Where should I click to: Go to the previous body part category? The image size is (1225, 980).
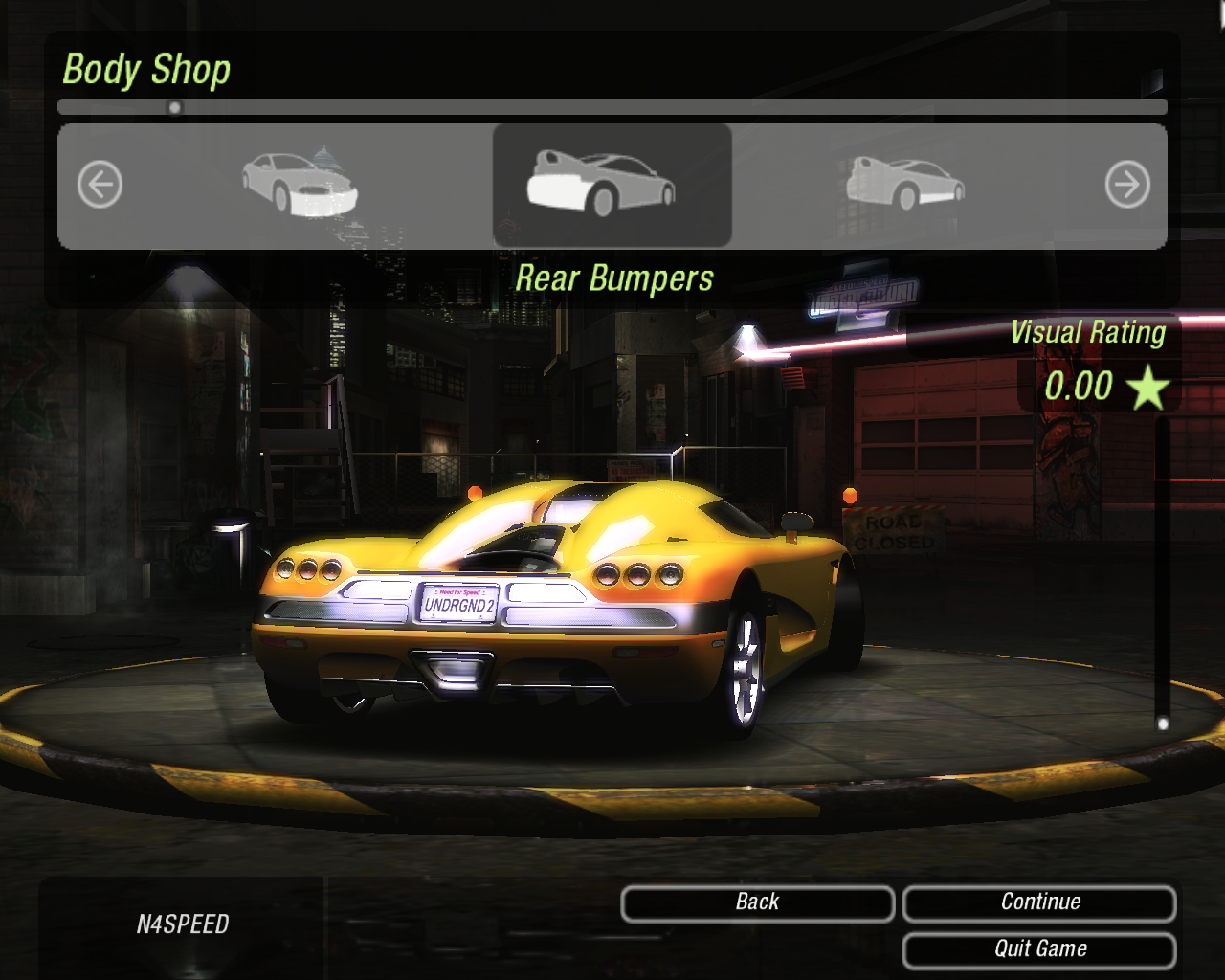(100, 185)
